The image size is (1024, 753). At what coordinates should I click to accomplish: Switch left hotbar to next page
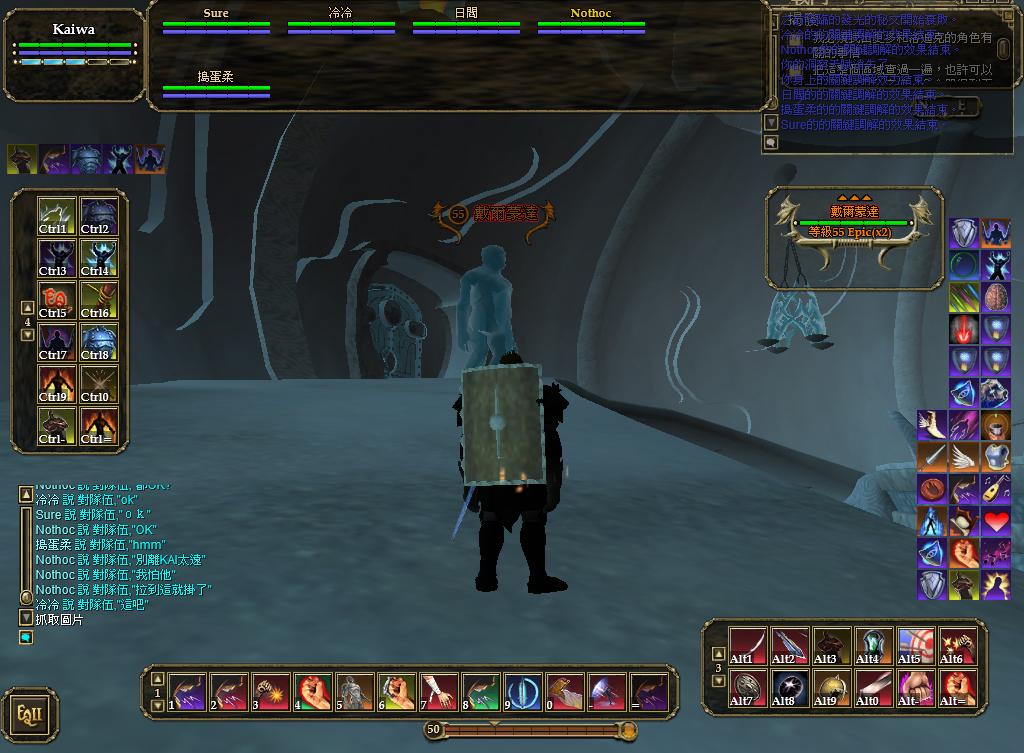pos(28,335)
